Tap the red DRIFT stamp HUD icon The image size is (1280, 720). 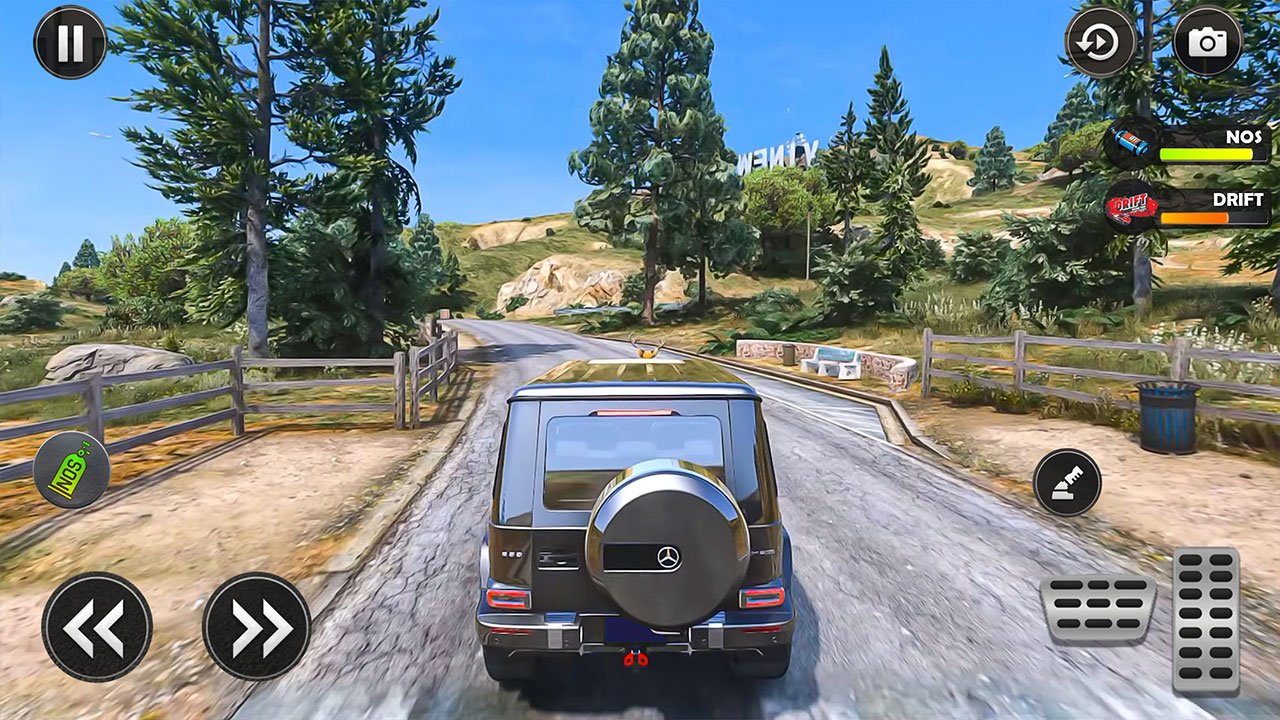tap(1129, 205)
